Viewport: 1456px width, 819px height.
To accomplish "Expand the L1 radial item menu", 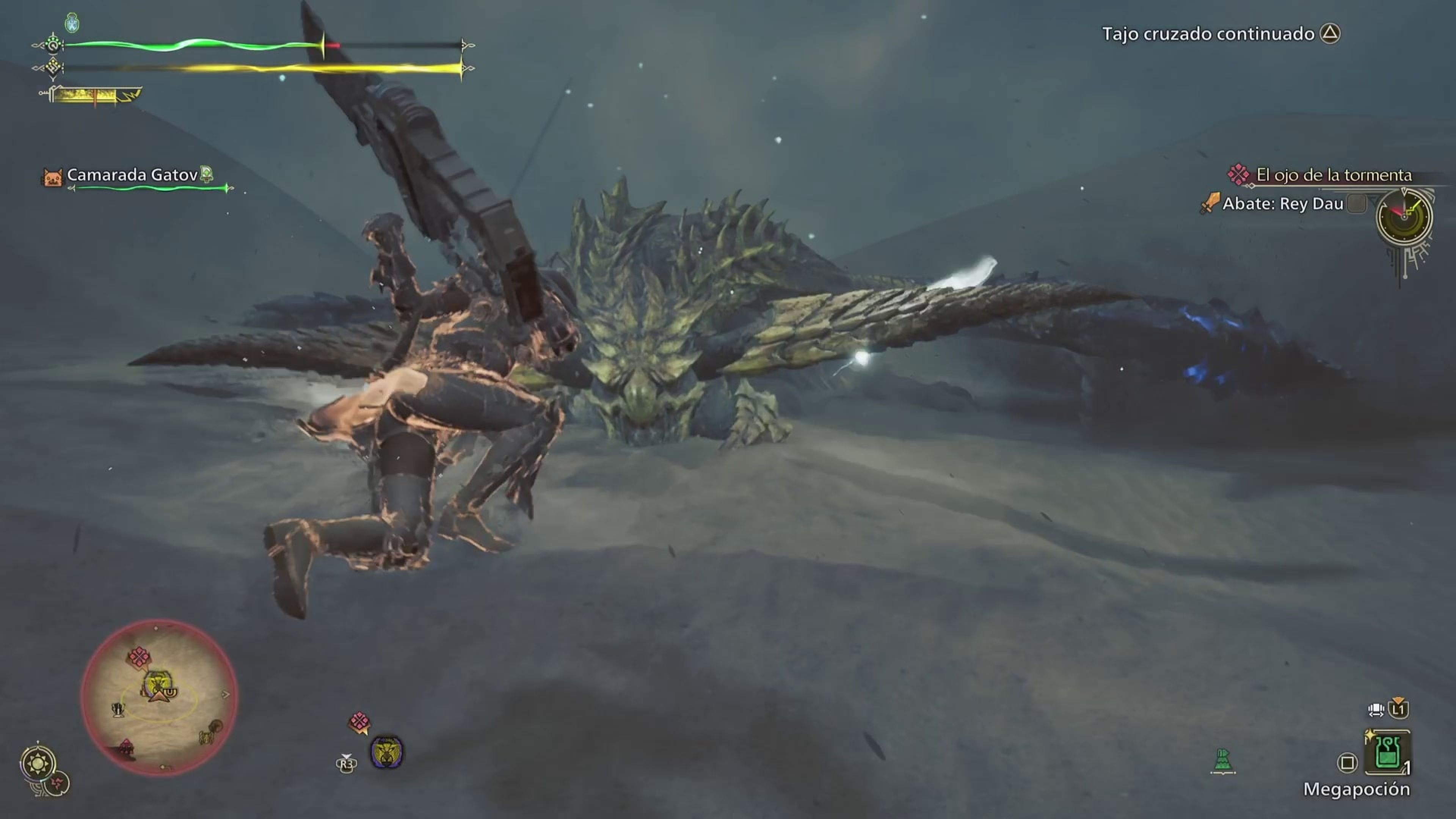I will [x=1399, y=709].
